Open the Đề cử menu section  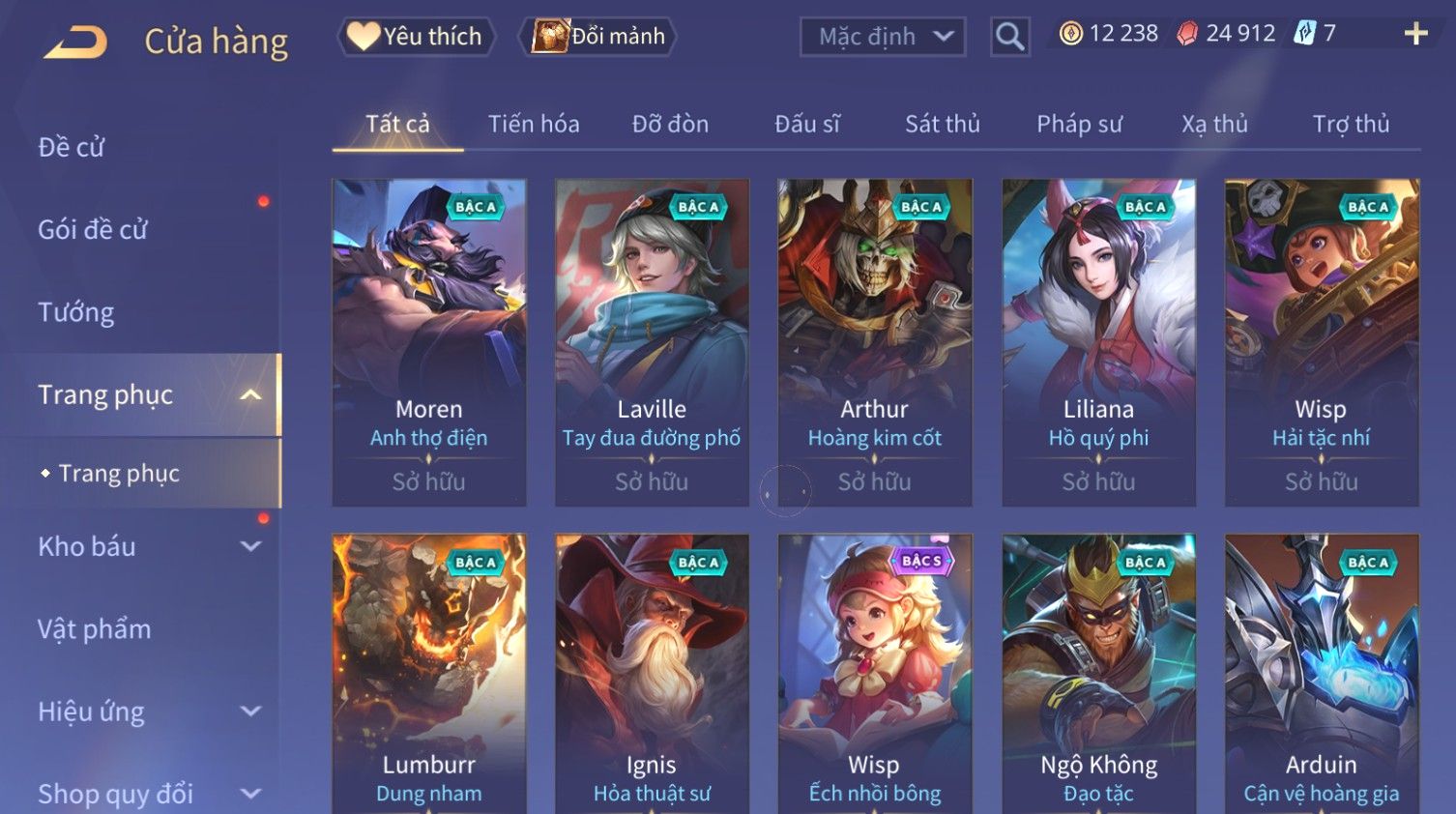pyautogui.click(x=72, y=147)
